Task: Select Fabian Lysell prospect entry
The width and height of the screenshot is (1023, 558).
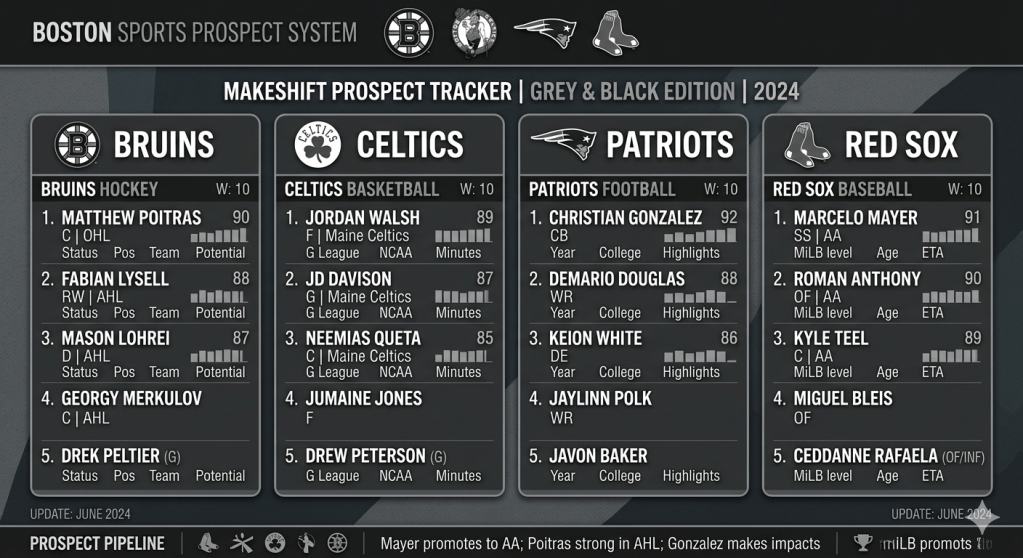Action: click(144, 294)
